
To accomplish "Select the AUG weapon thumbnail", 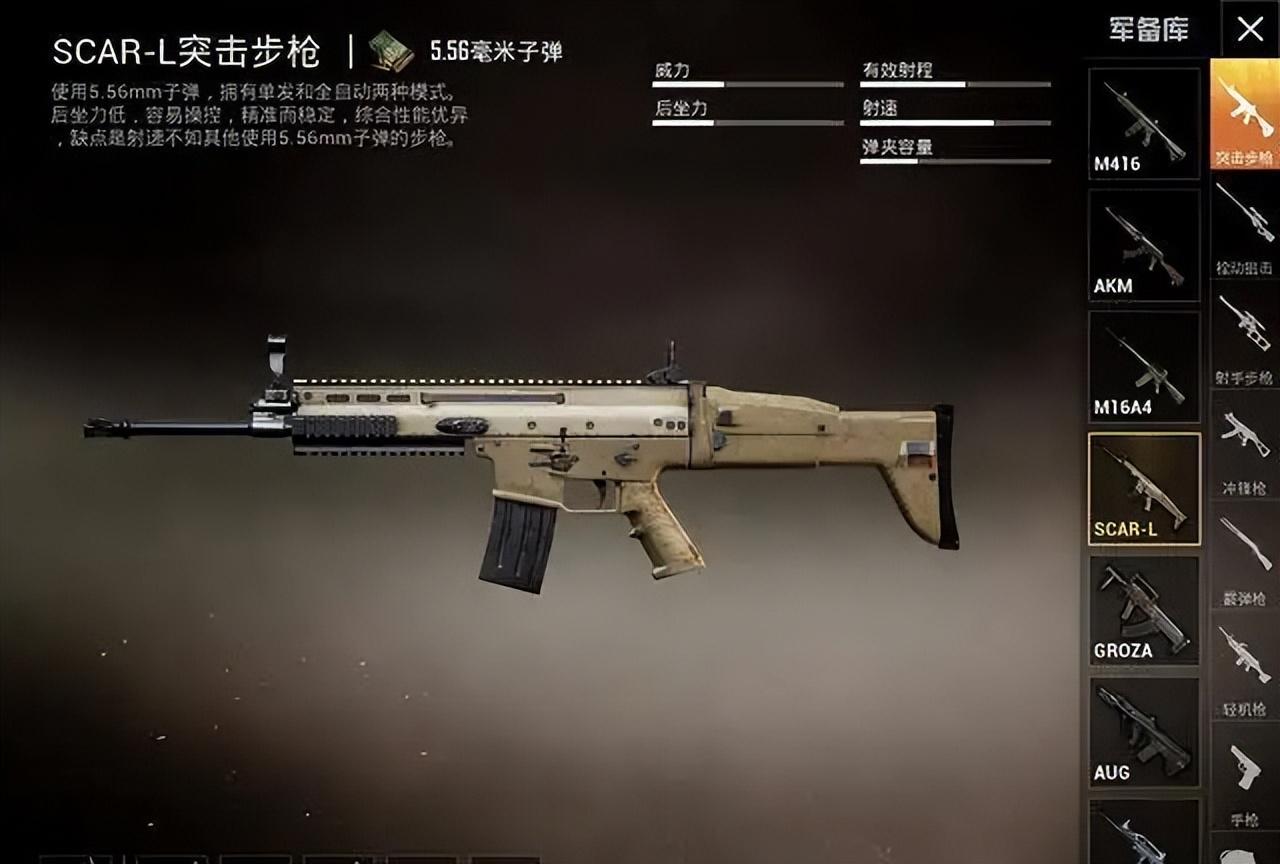I will (x=1143, y=730).
